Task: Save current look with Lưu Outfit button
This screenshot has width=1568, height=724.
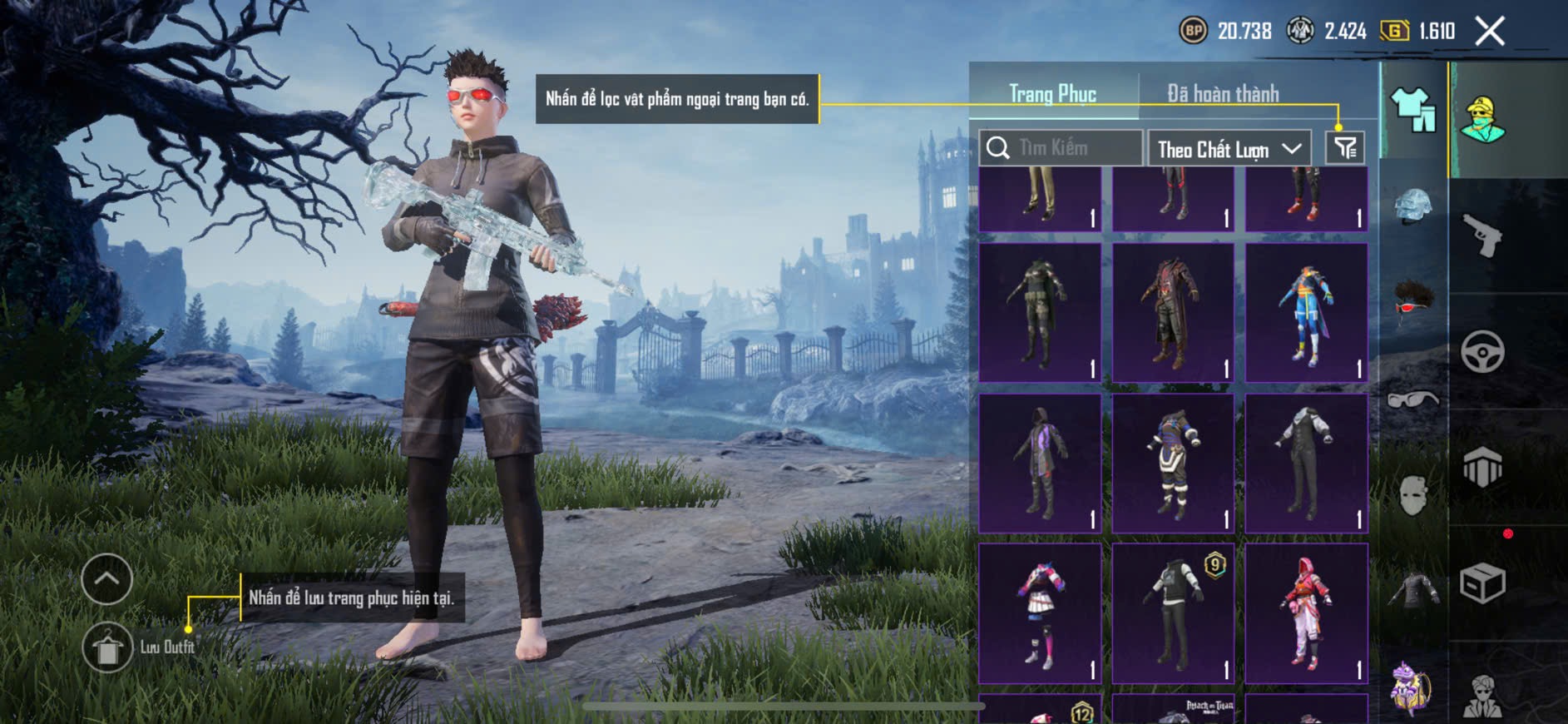Action: (x=107, y=647)
